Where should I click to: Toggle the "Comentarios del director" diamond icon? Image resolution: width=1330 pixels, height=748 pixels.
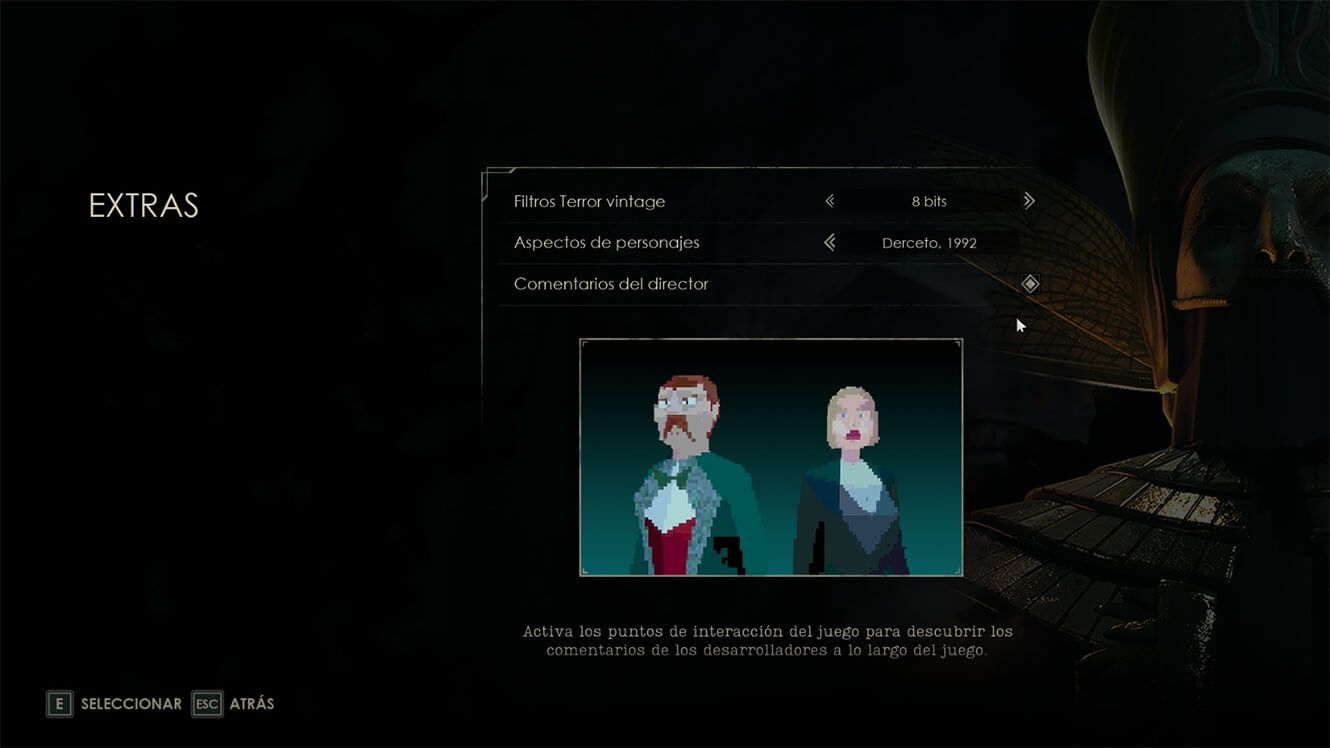tap(1029, 283)
